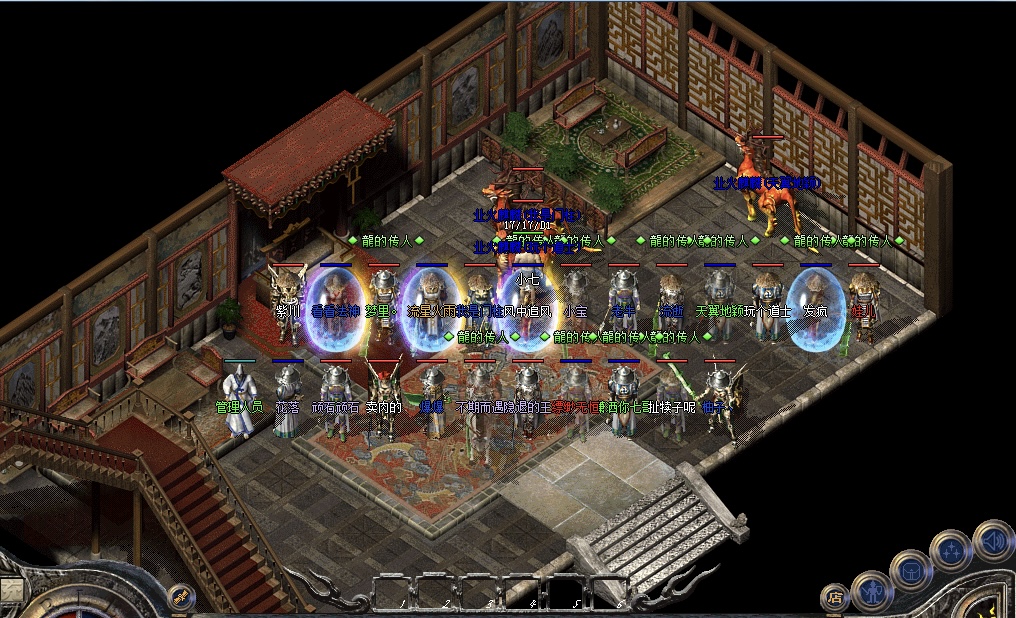Select quick belt slot number 1
Screen dimensions: 1016x618
tap(391, 592)
